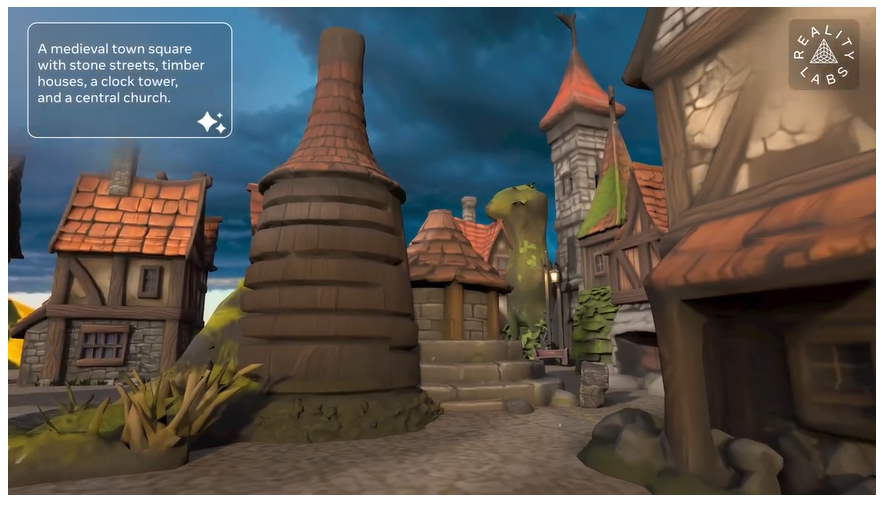Click the Reality Labs logo badge

[x=823, y=54]
